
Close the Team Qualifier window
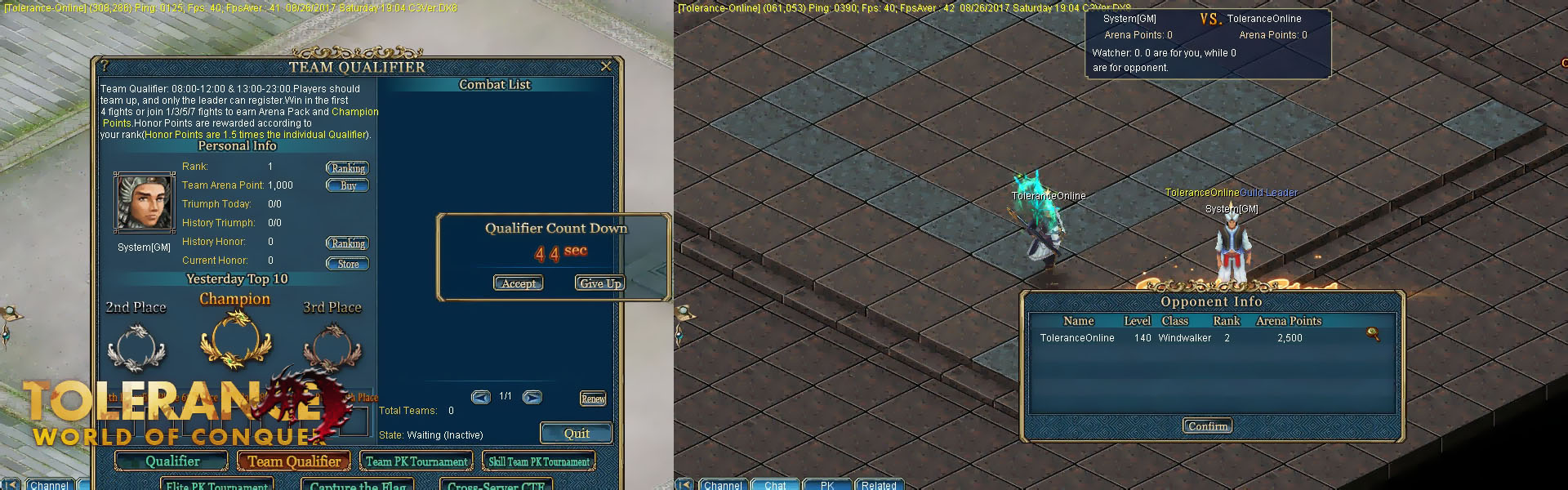click(x=606, y=66)
